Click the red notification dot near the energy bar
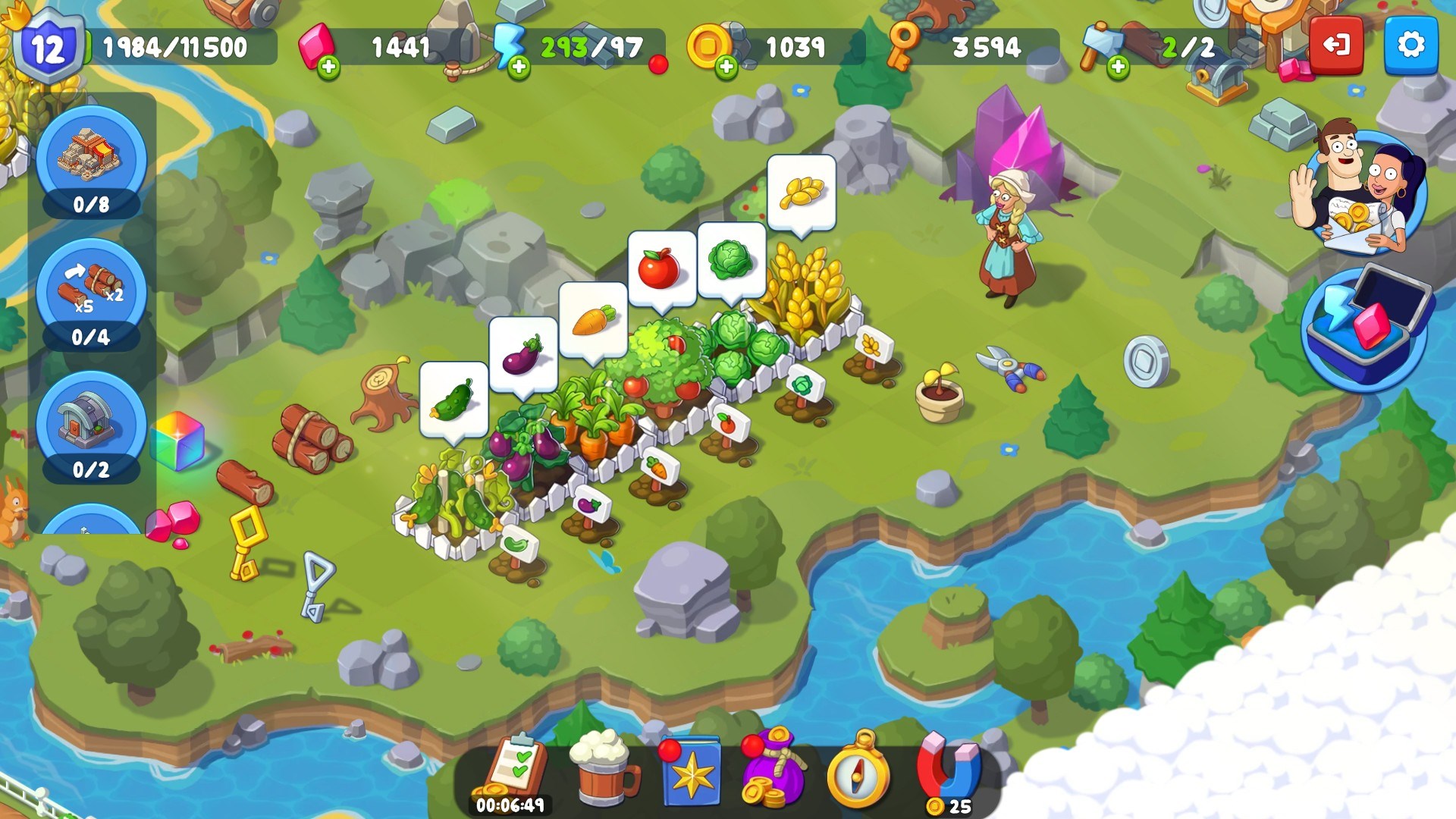The width and height of the screenshot is (1456, 819). [x=657, y=64]
